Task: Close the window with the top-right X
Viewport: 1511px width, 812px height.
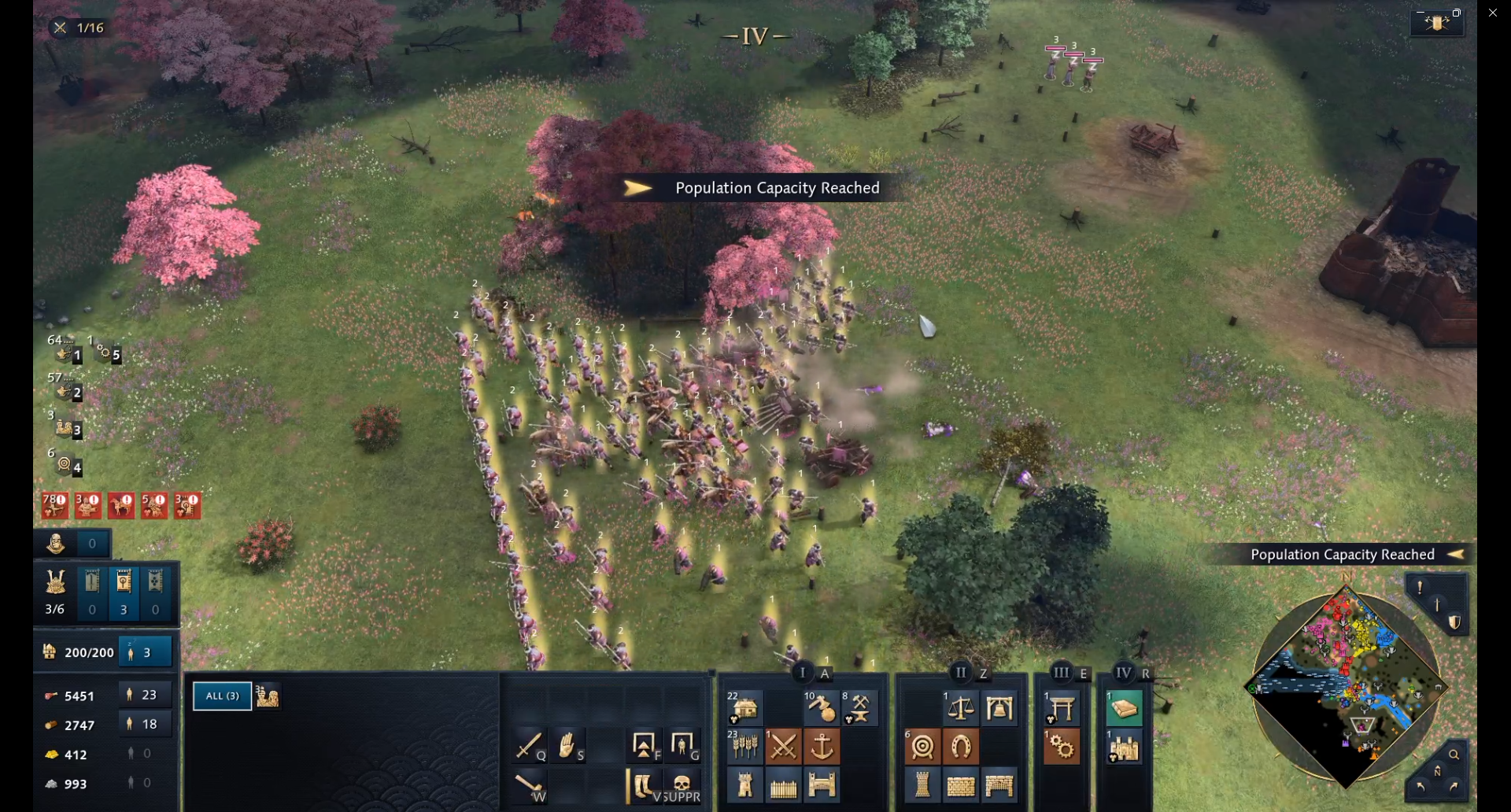Action: (x=1493, y=13)
